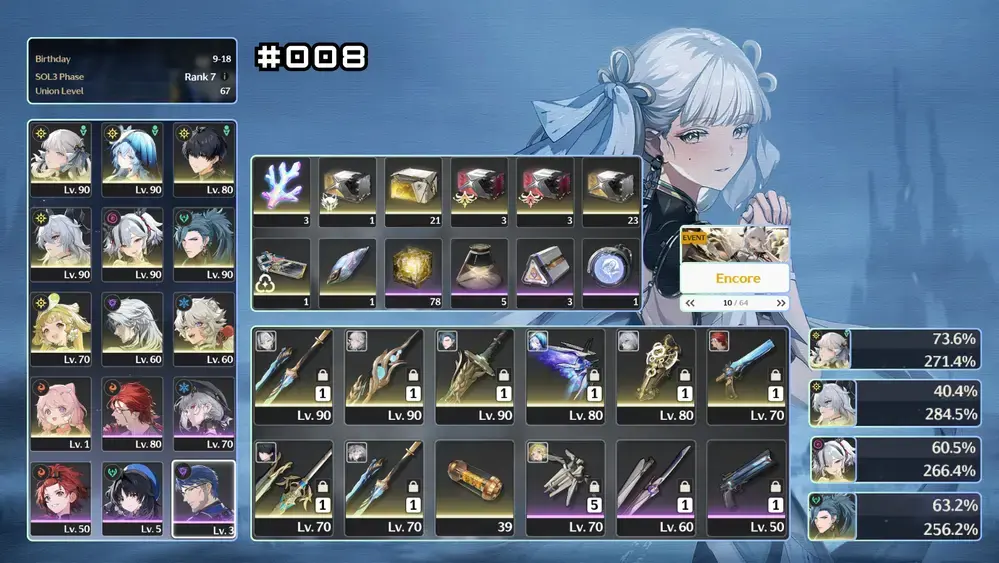Choose the blue-beret Lv. 5 character portrait

click(x=132, y=497)
